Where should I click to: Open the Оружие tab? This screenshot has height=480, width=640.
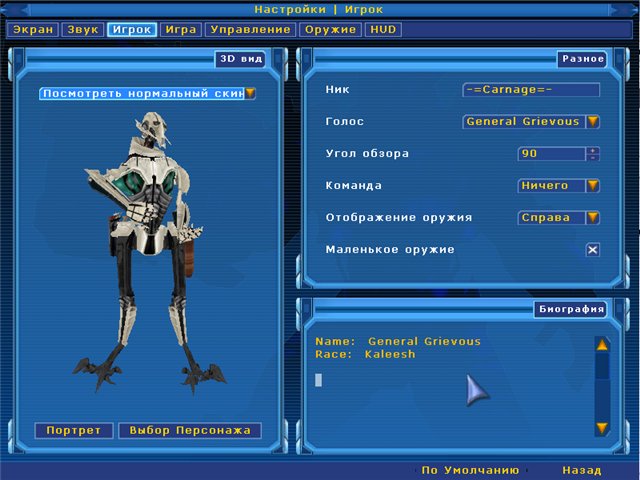329,30
